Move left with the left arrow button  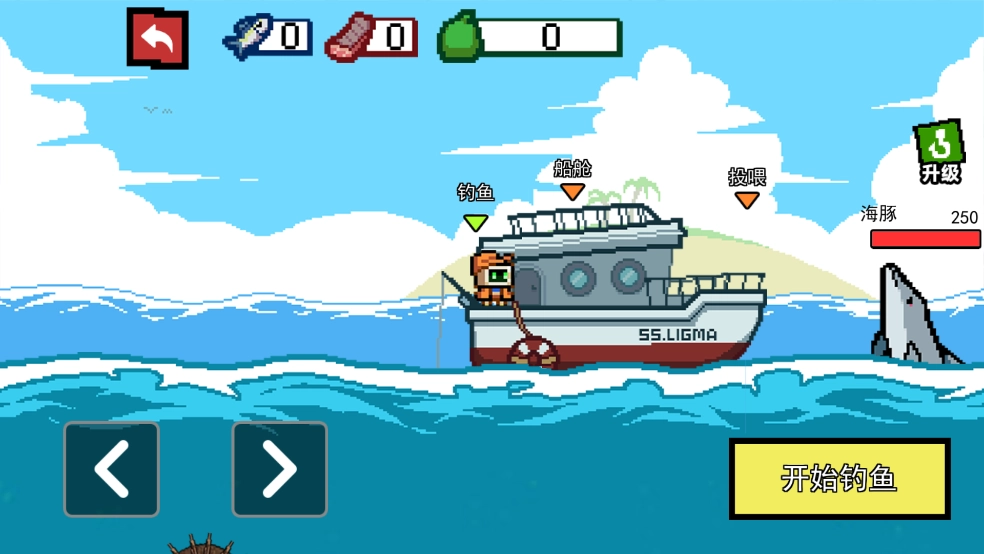tap(112, 469)
